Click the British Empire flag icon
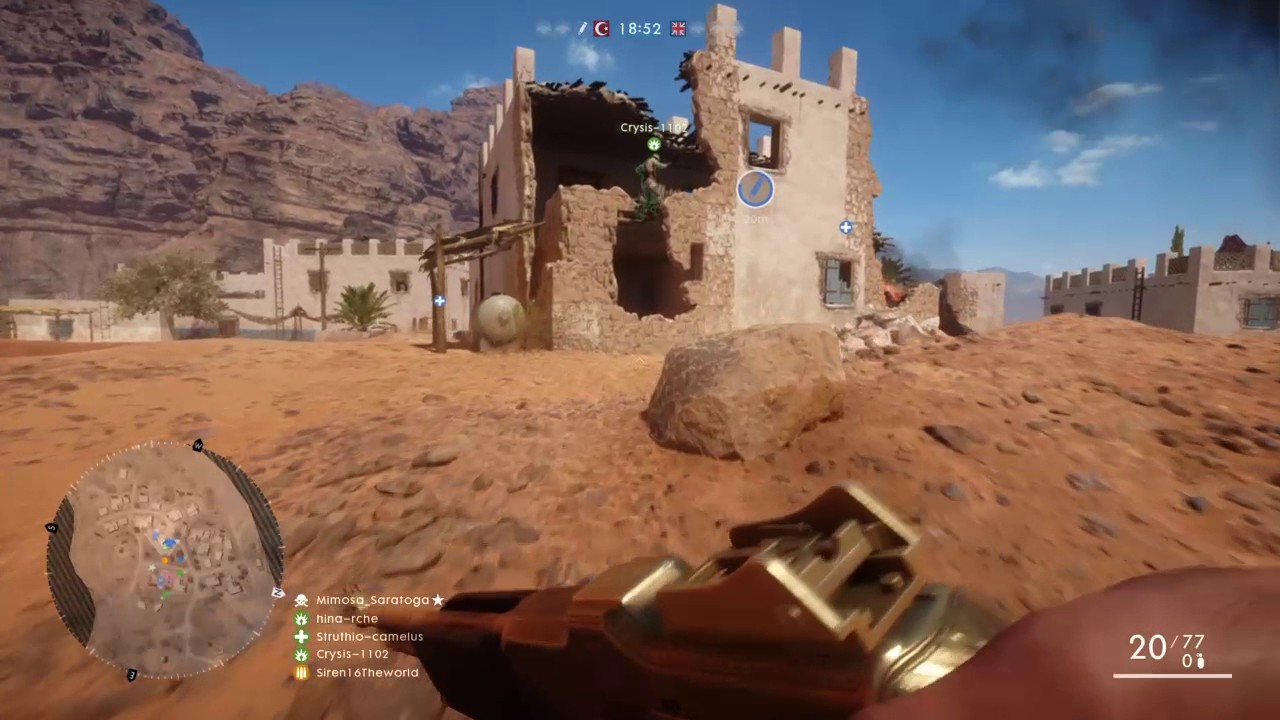 [x=677, y=28]
